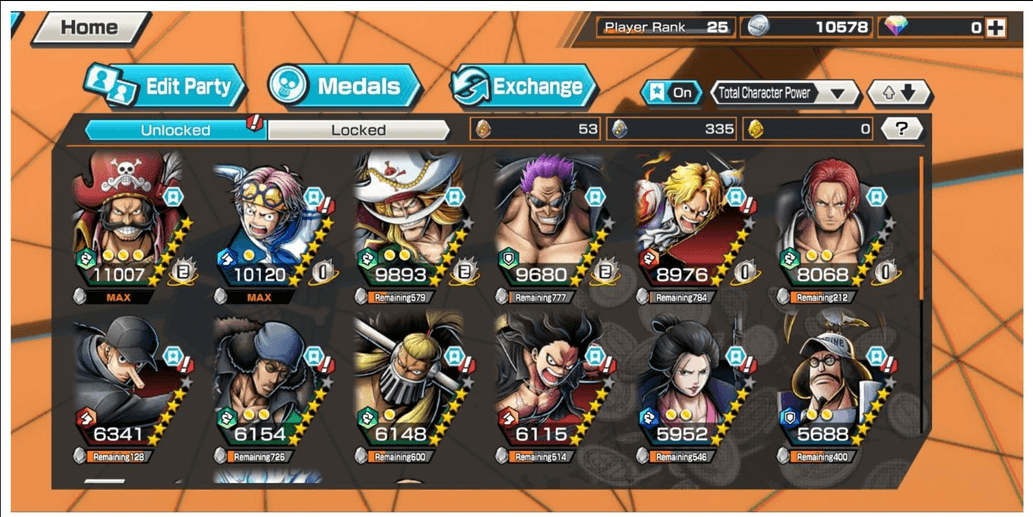This screenshot has width=1033, height=517.
Task: Go back with the Home button
Action: coord(90,28)
